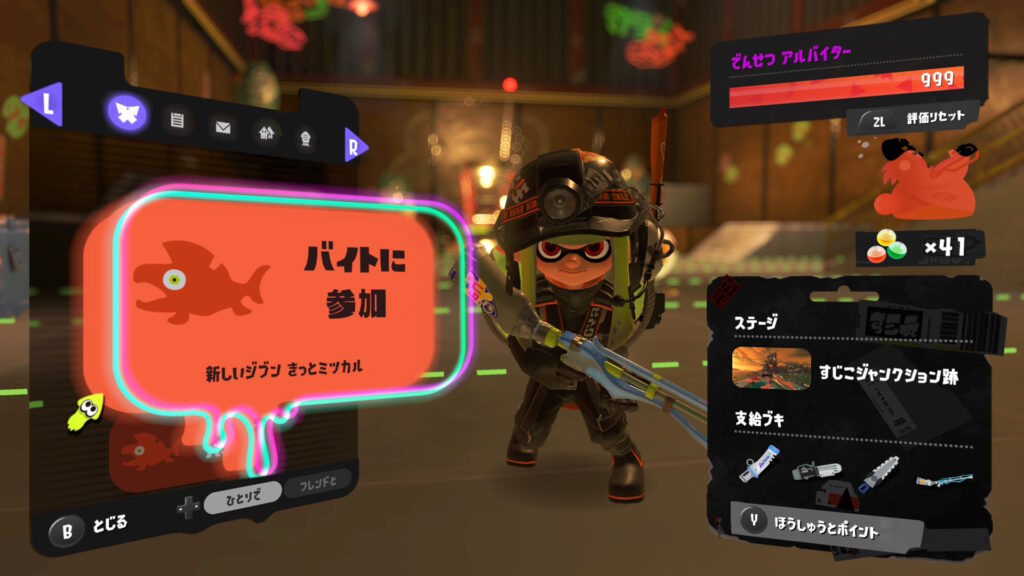
Task: Open the list document tab
Action: pyautogui.click(x=177, y=121)
